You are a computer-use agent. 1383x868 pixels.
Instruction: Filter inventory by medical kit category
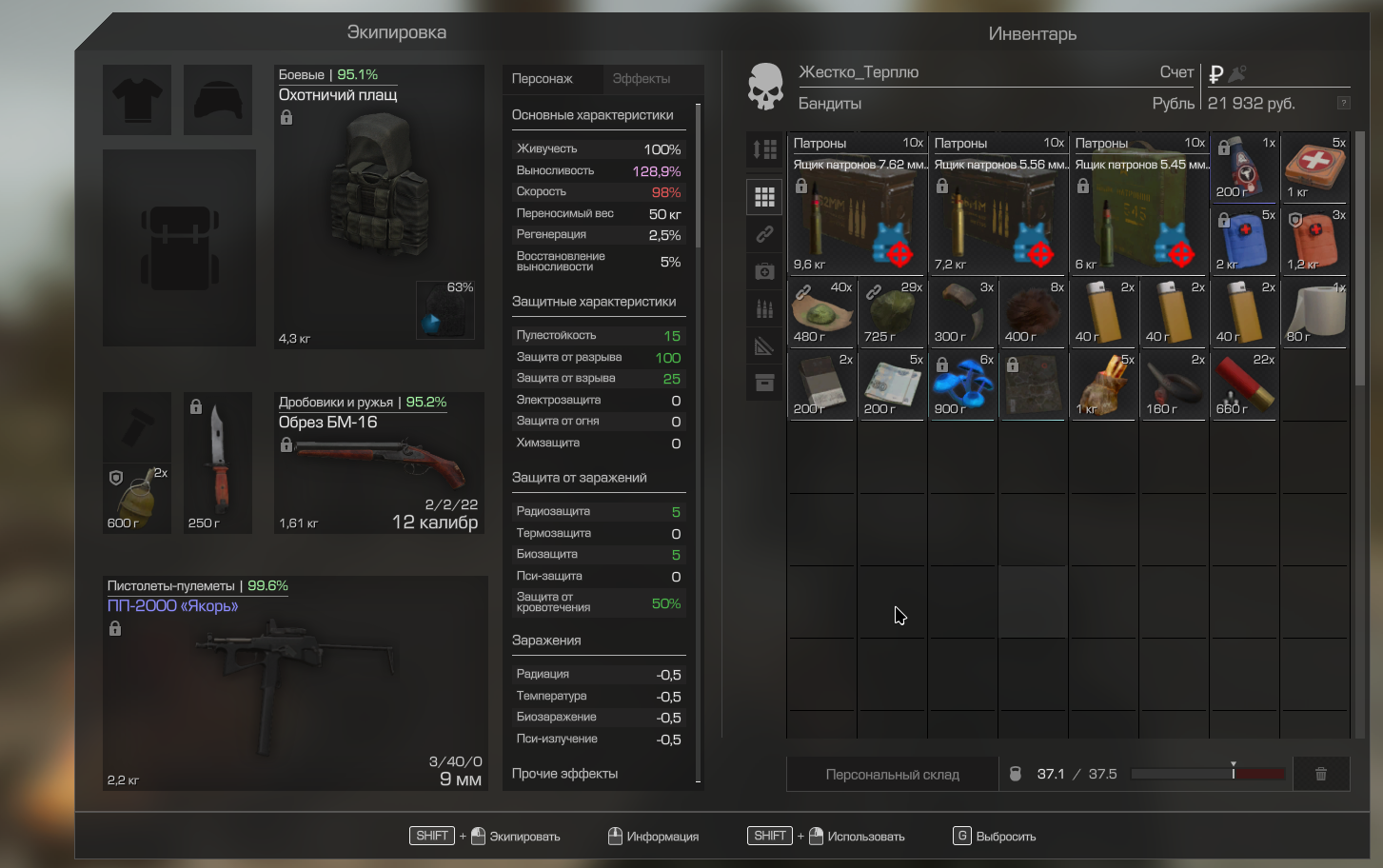point(764,272)
